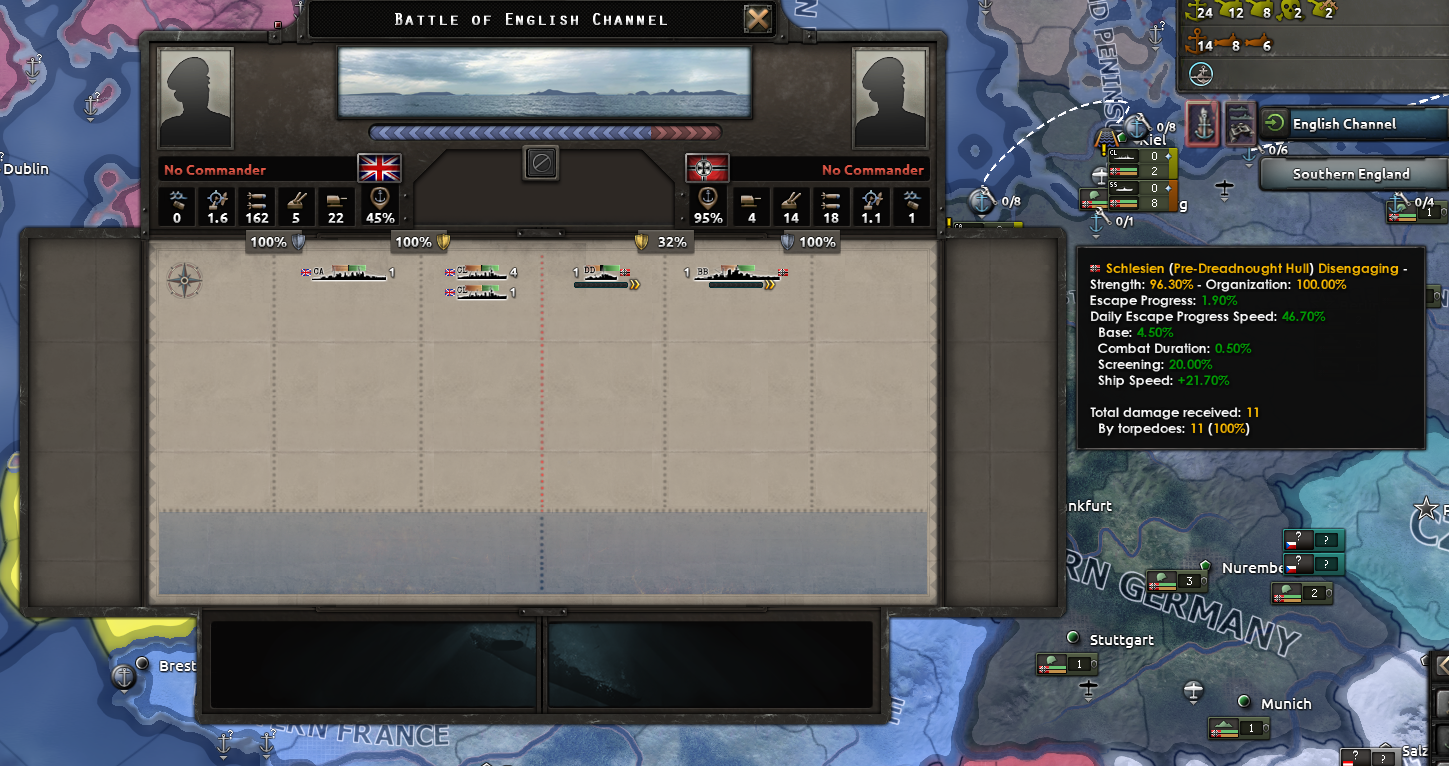Close the Battle of English Channel window
The width and height of the screenshot is (1449, 766).
[x=758, y=19]
